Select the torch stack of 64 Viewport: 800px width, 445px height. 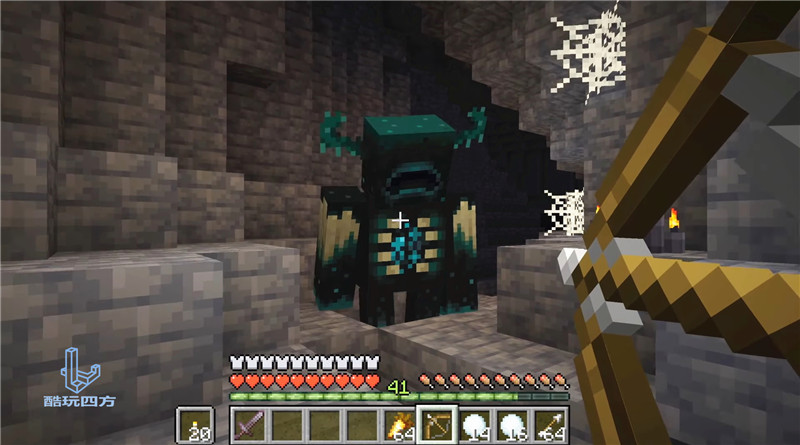[x=400, y=425]
